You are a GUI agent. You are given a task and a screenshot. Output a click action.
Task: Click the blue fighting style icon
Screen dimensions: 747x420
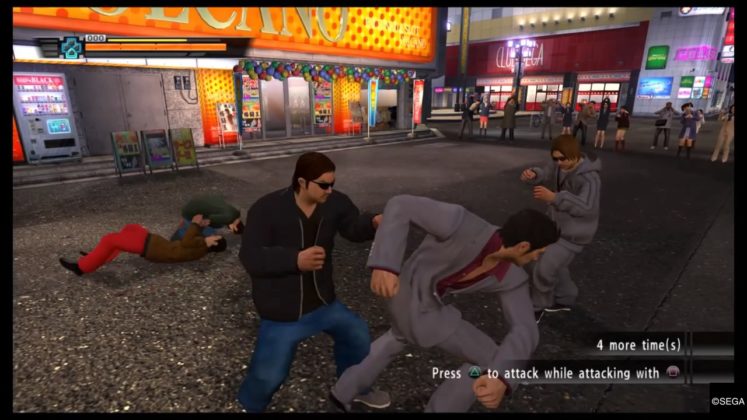tap(70, 47)
